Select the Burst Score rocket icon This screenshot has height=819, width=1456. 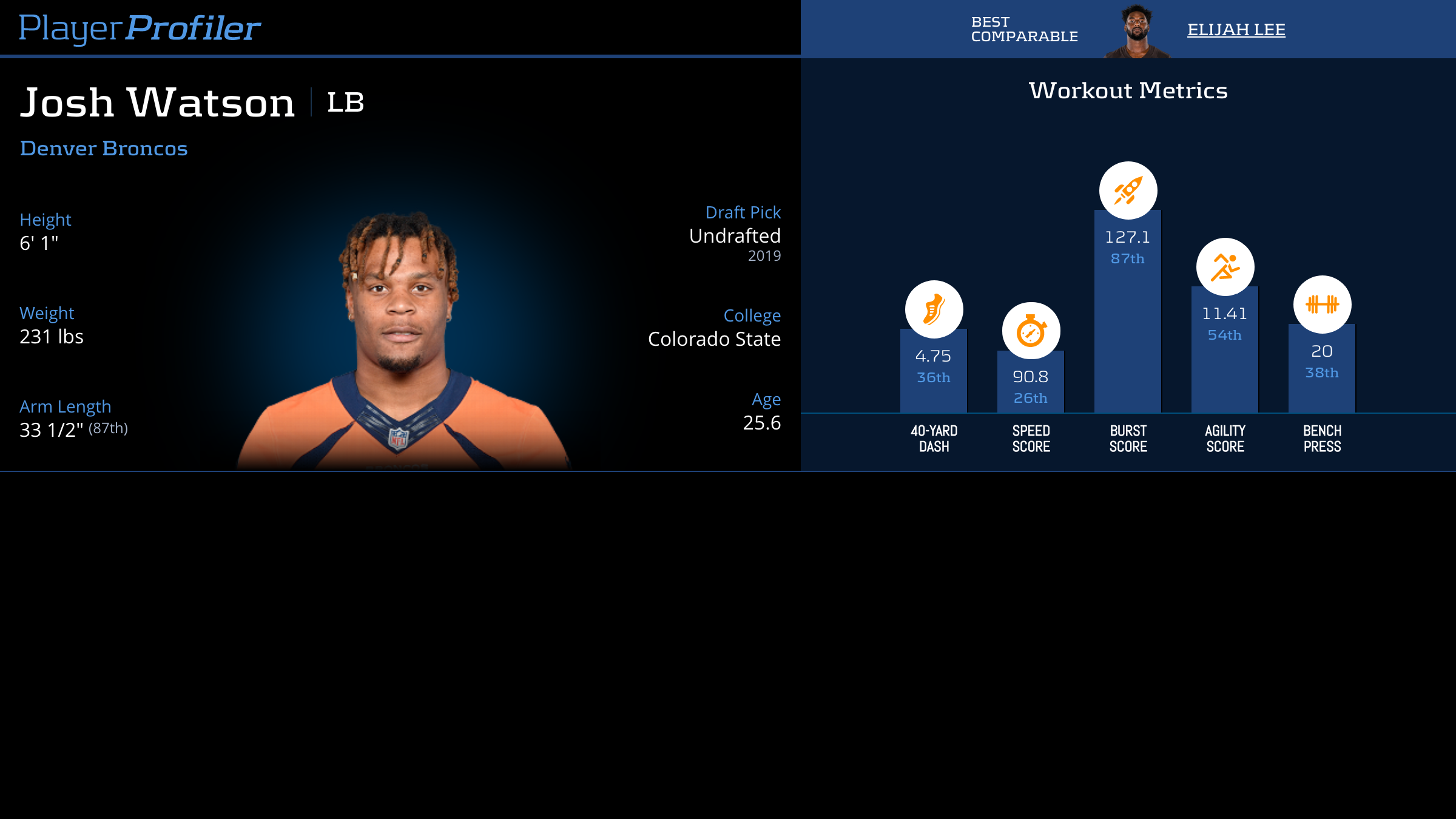click(1128, 190)
